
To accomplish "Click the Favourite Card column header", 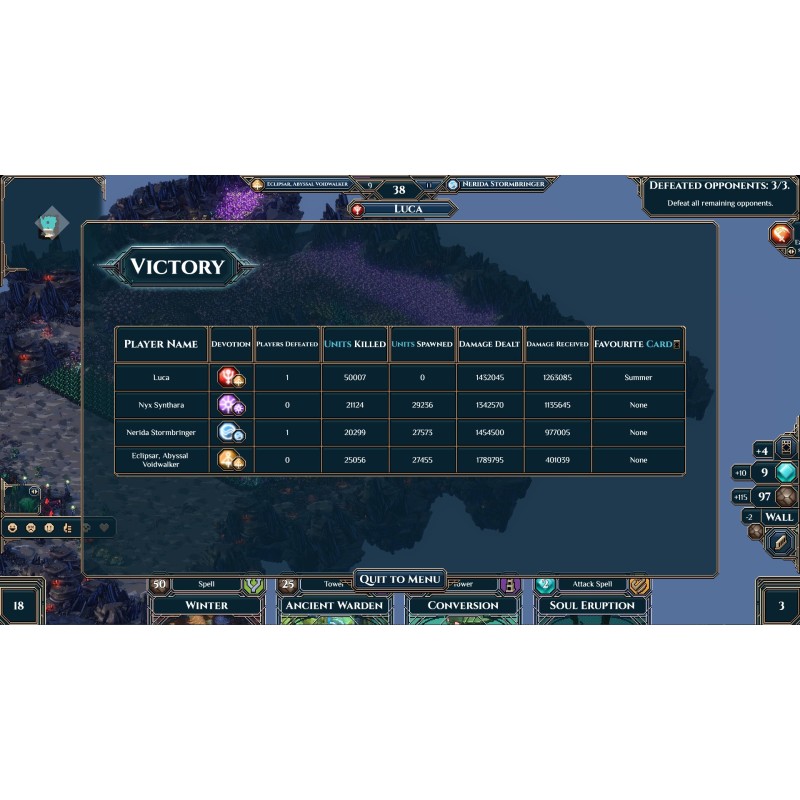I will point(637,344).
